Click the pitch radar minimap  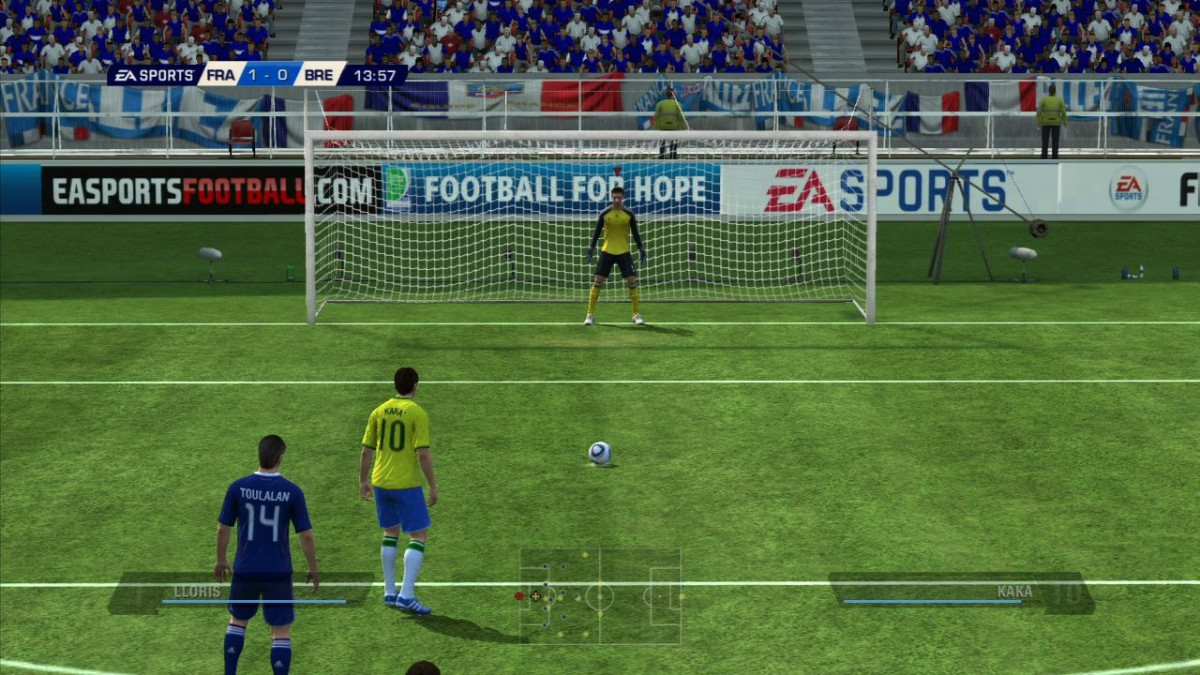pyautogui.click(x=600, y=596)
